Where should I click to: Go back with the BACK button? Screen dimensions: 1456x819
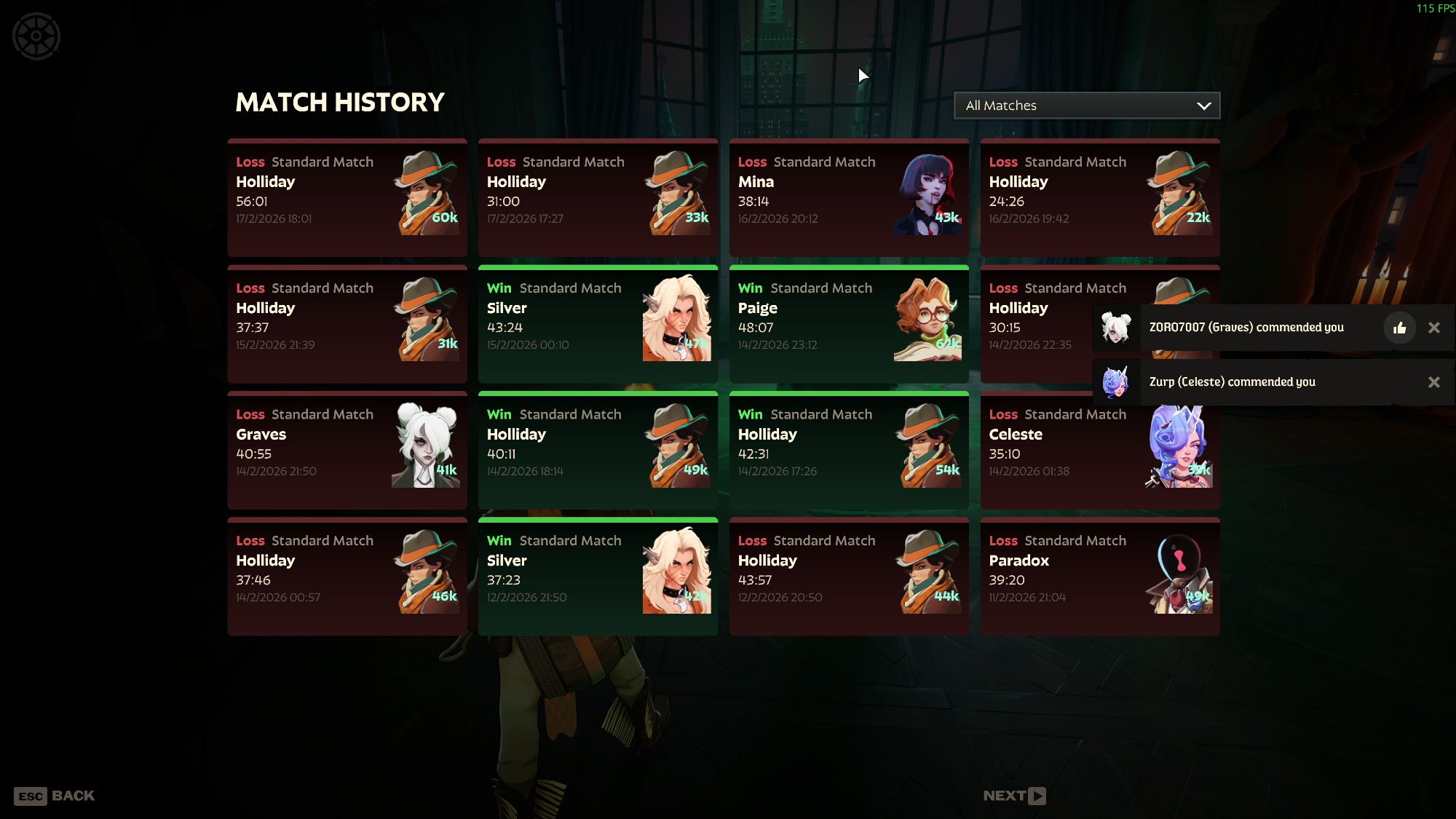point(55,796)
